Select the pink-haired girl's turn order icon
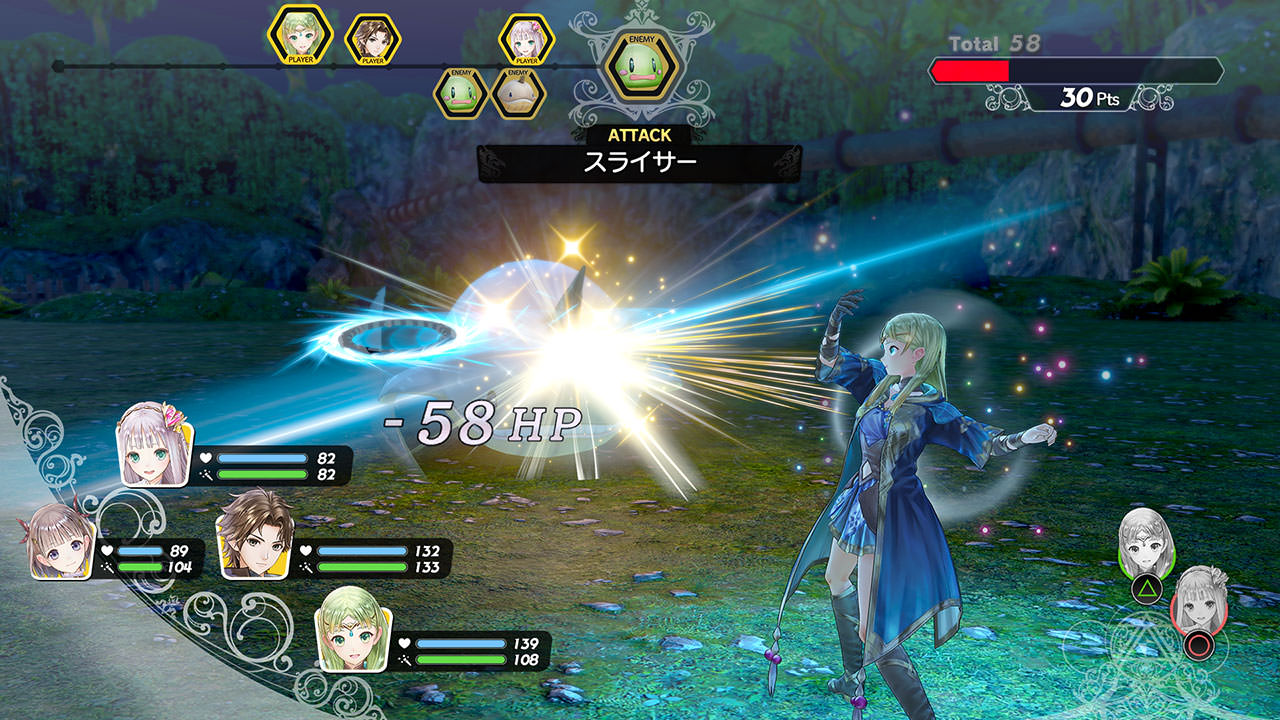 point(526,40)
